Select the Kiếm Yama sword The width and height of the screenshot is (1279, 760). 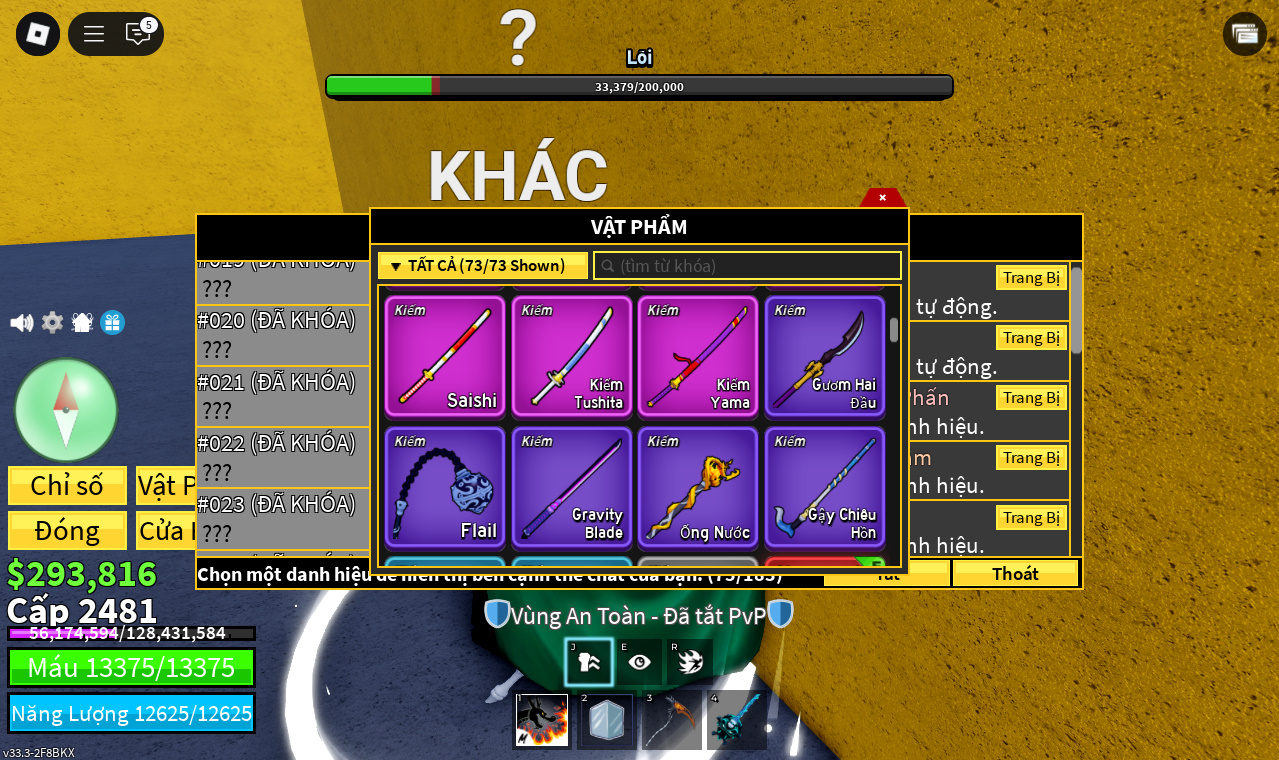pos(698,356)
